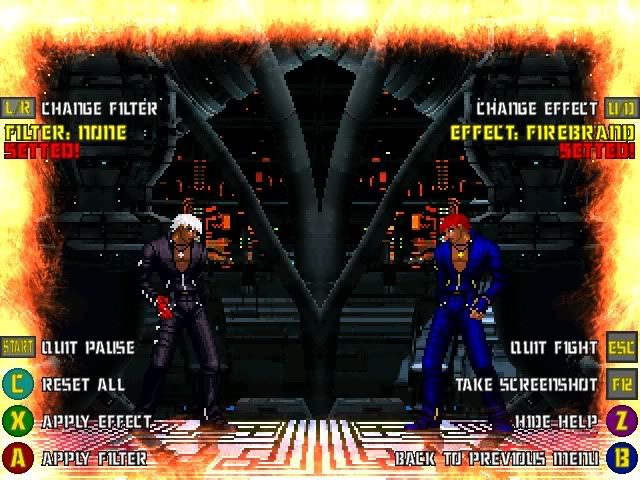
Task: Click the Reset All option
Action: tap(83, 384)
